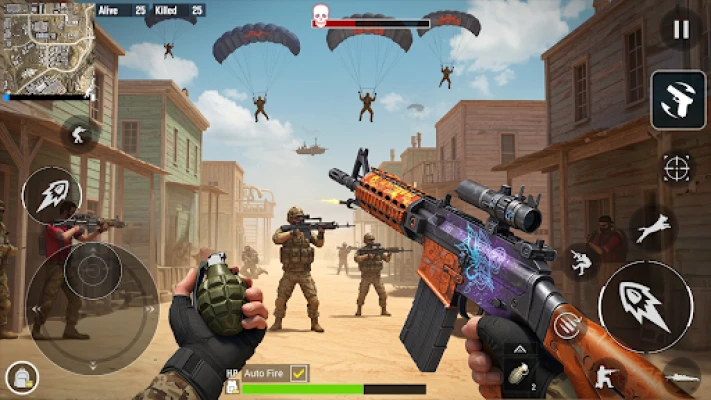Screen dimensions: 711x400
Task: Pause the game
Action: pyautogui.click(x=680, y=30)
